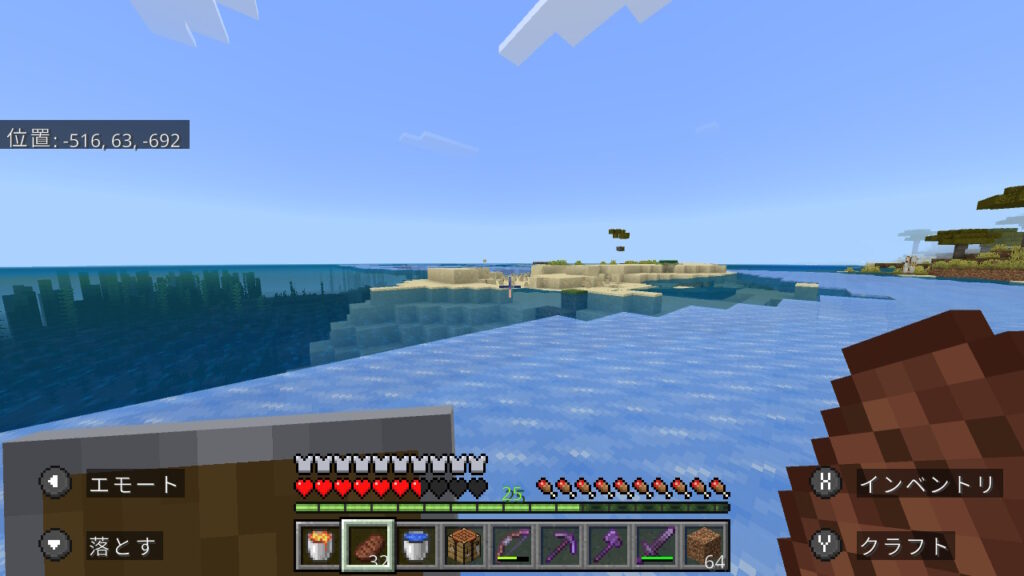Screen dimensions: 1024x576
Task: Select the water bucket slot
Action: click(415, 546)
